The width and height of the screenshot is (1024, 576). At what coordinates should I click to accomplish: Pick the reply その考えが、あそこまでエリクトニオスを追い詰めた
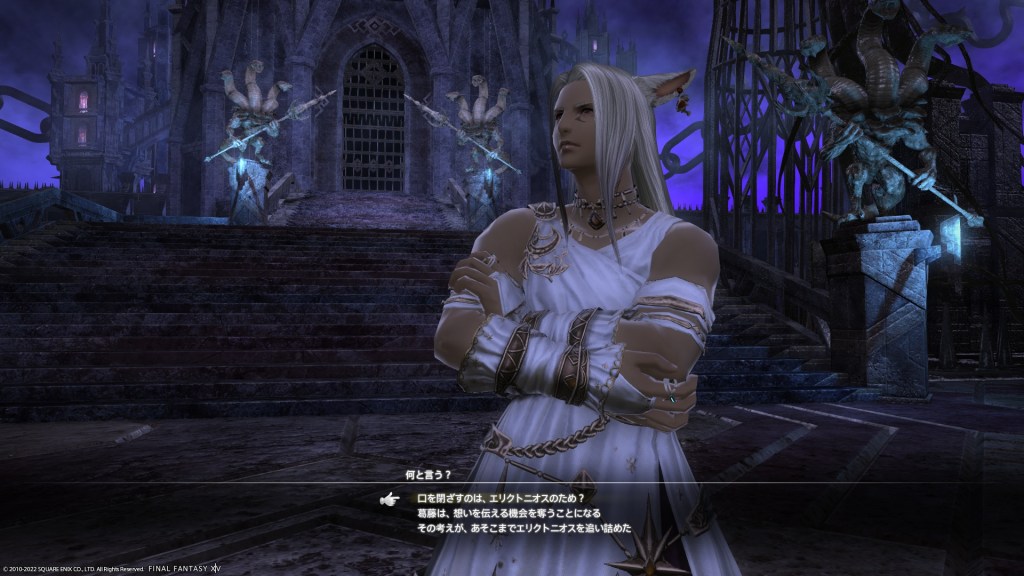524,527
